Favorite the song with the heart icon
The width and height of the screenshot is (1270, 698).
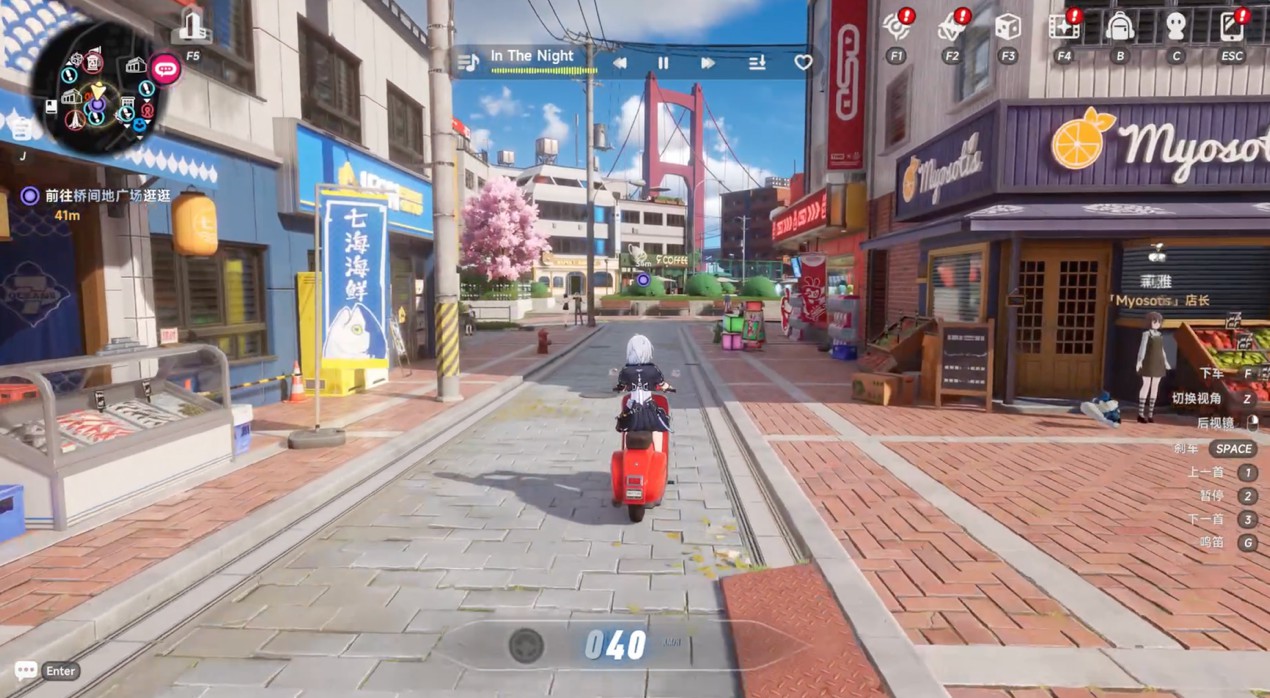803,62
